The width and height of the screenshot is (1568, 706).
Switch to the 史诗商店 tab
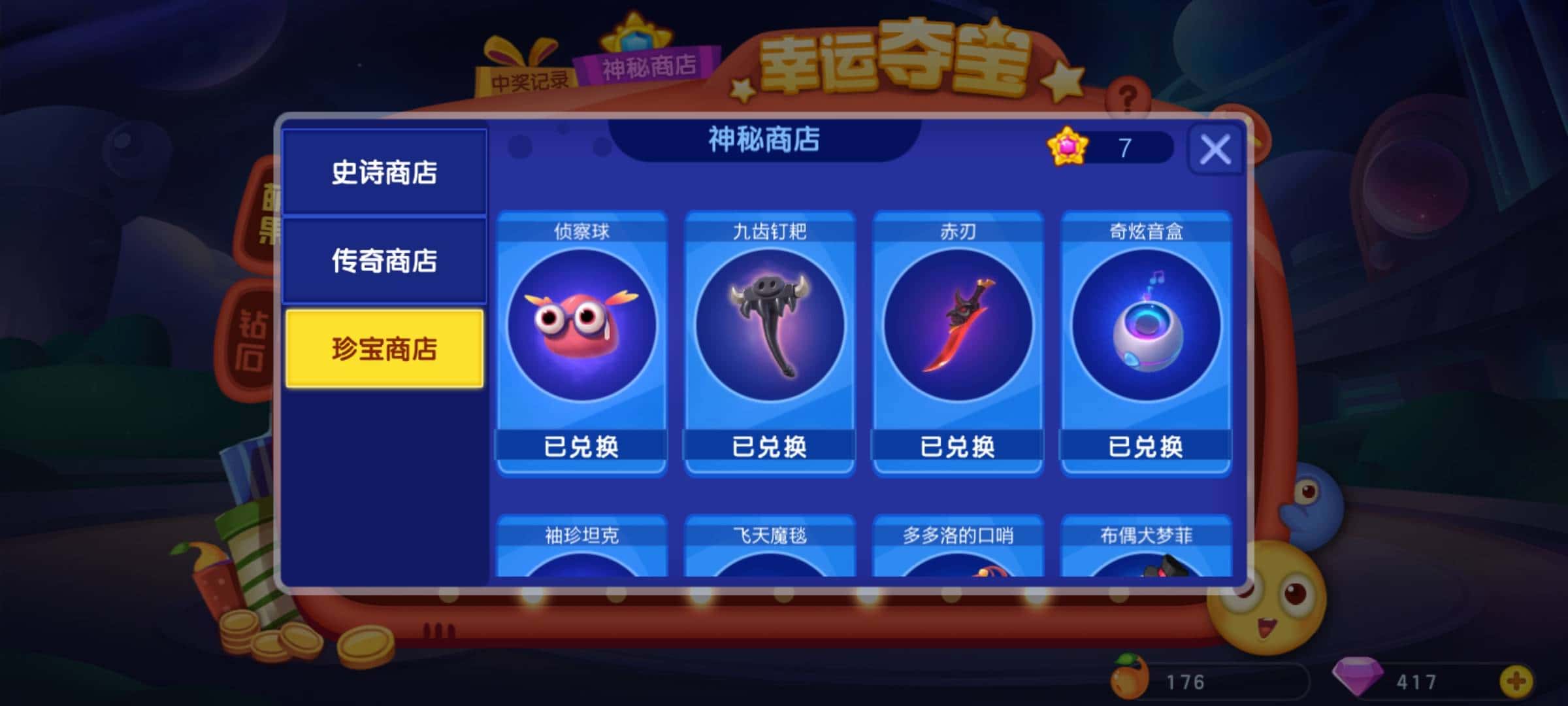pyautogui.click(x=385, y=173)
